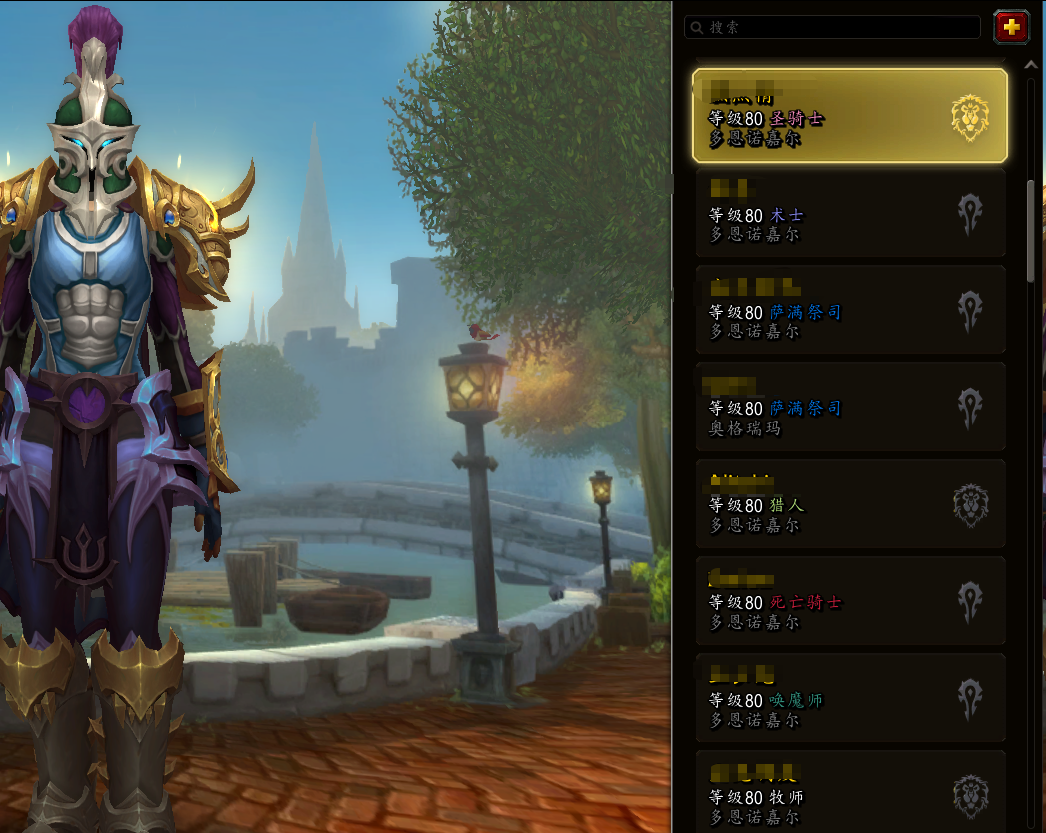
Task: Click the red plus button beside search
Action: click(x=1011, y=27)
